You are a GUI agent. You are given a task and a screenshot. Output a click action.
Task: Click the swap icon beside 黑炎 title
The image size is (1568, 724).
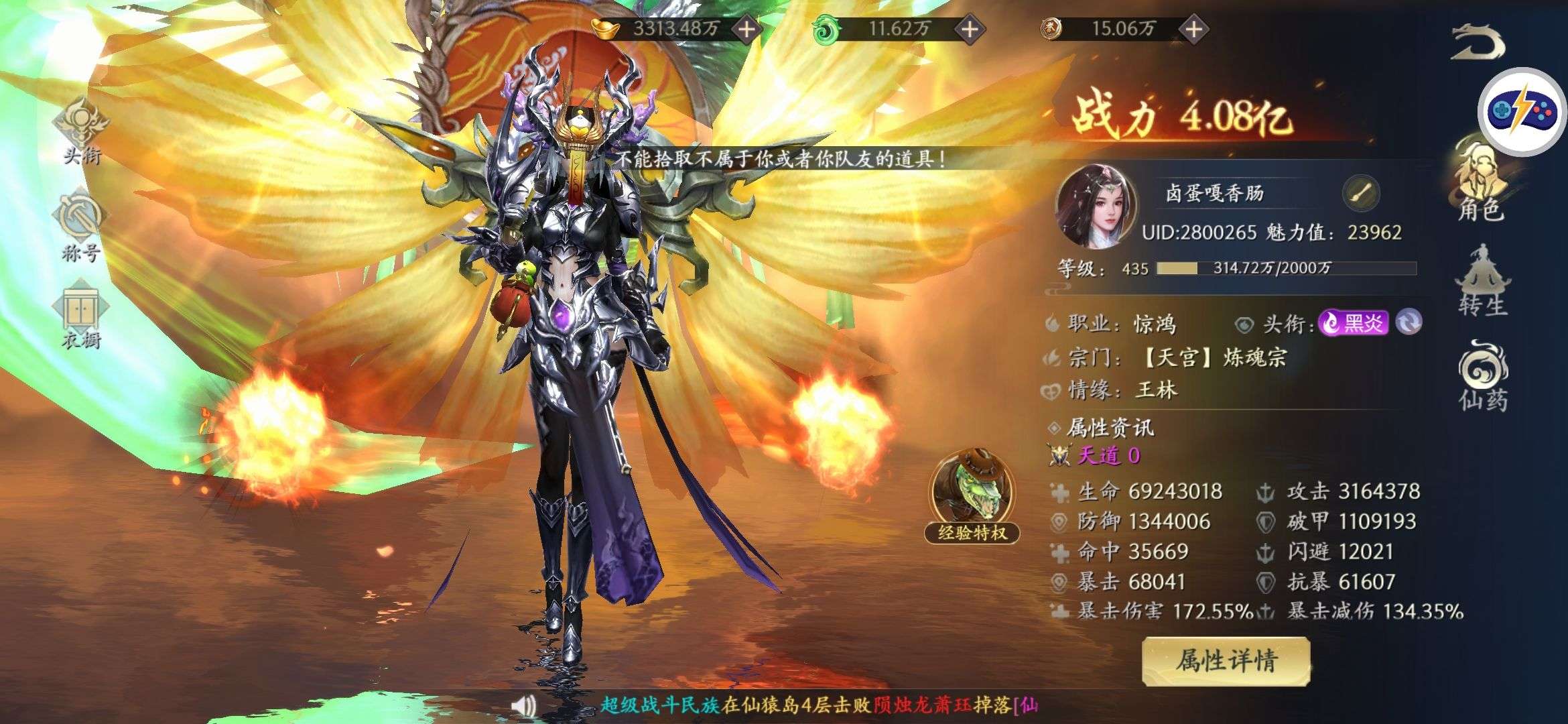(x=1409, y=323)
